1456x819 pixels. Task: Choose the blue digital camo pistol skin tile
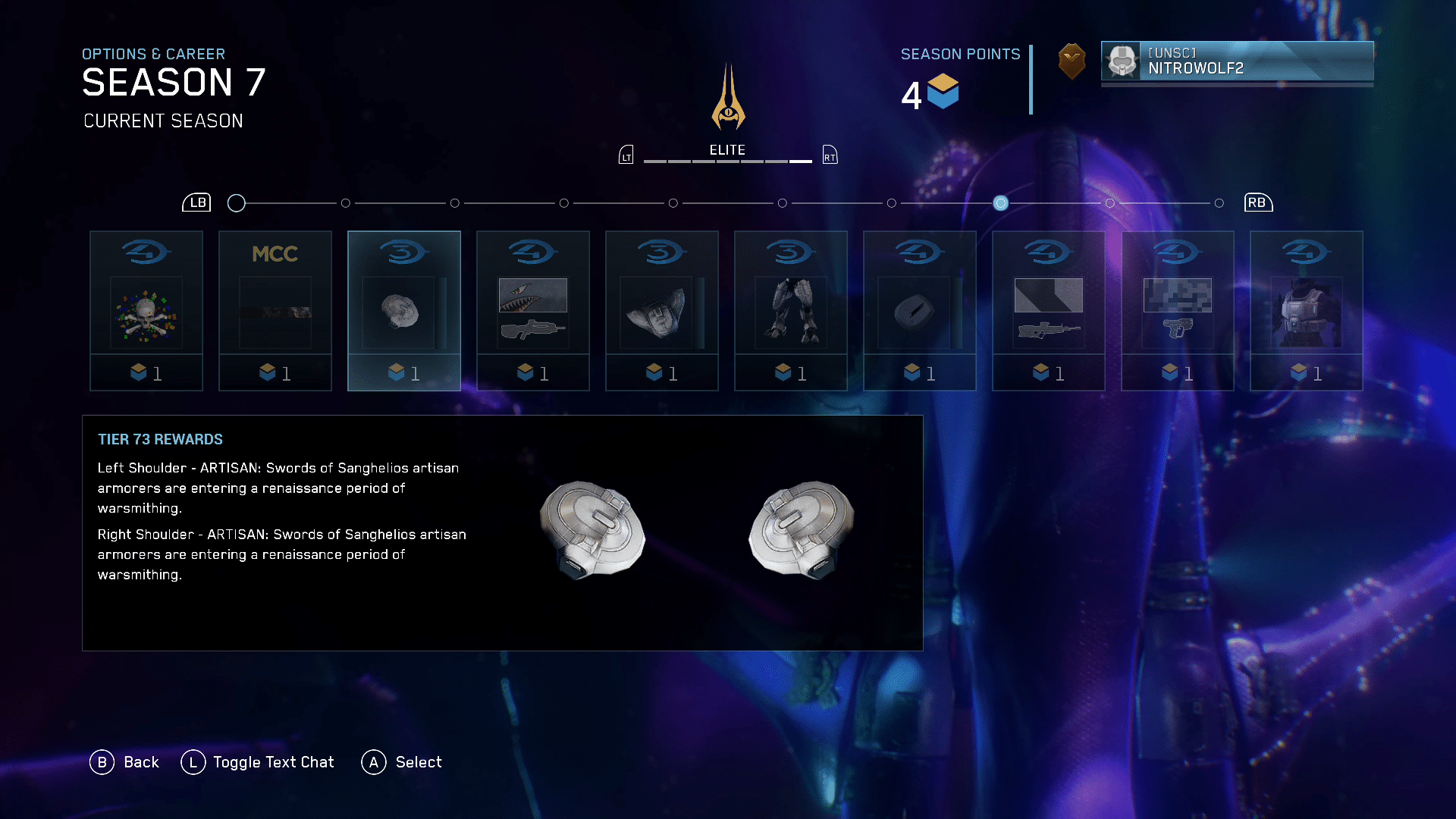click(x=1178, y=311)
